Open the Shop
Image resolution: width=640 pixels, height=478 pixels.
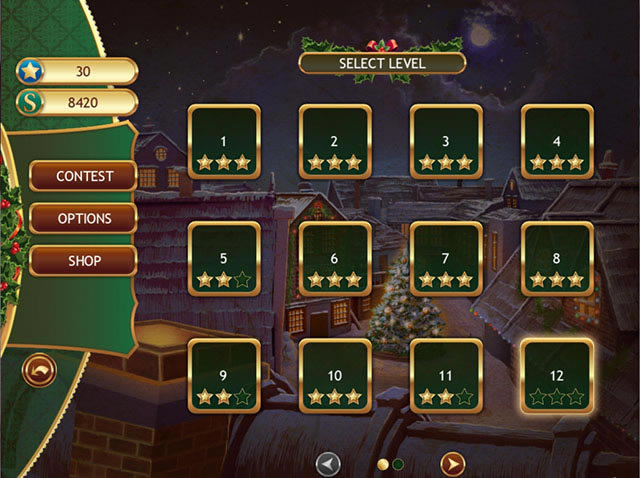pos(83,260)
